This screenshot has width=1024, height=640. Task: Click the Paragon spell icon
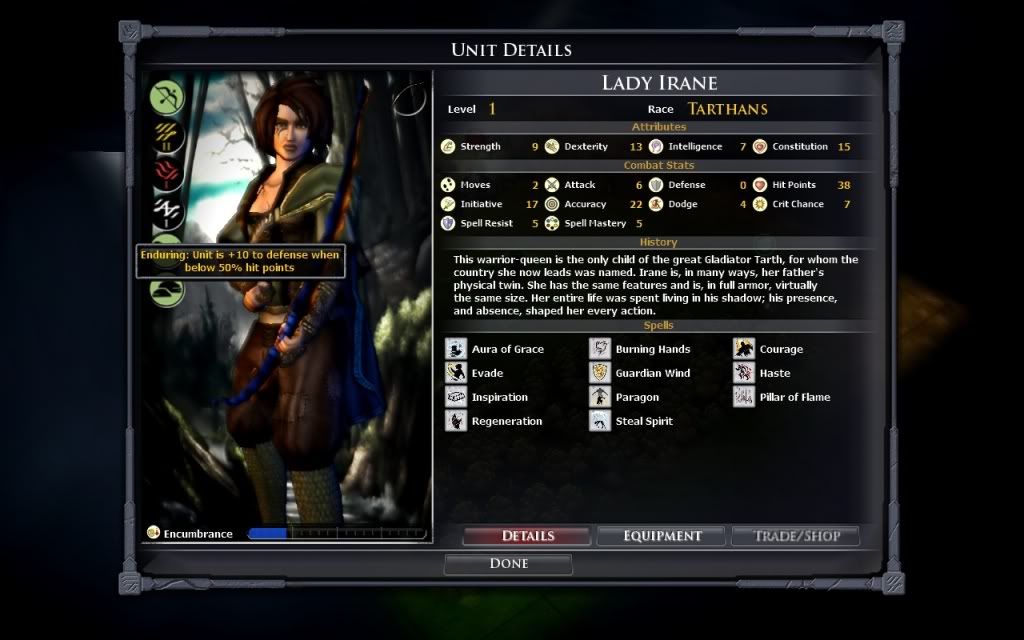[600, 397]
